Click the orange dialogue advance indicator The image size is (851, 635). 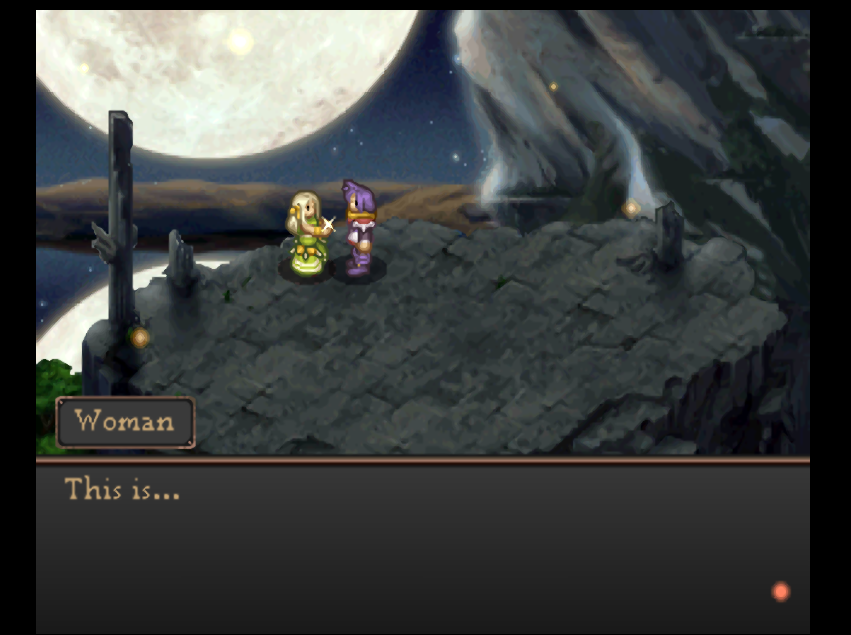(780, 592)
